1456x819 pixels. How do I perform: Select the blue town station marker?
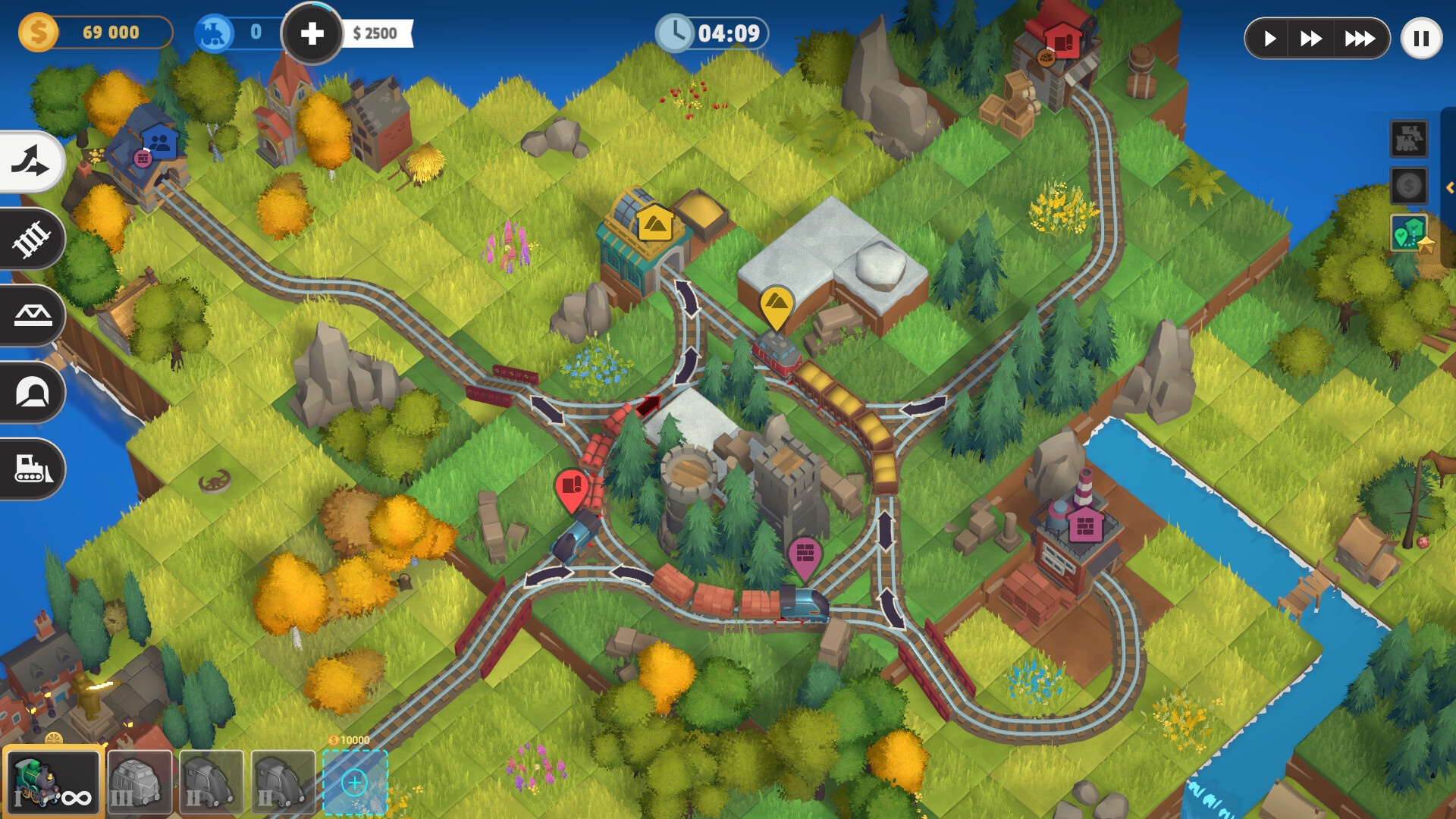click(159, 142)
